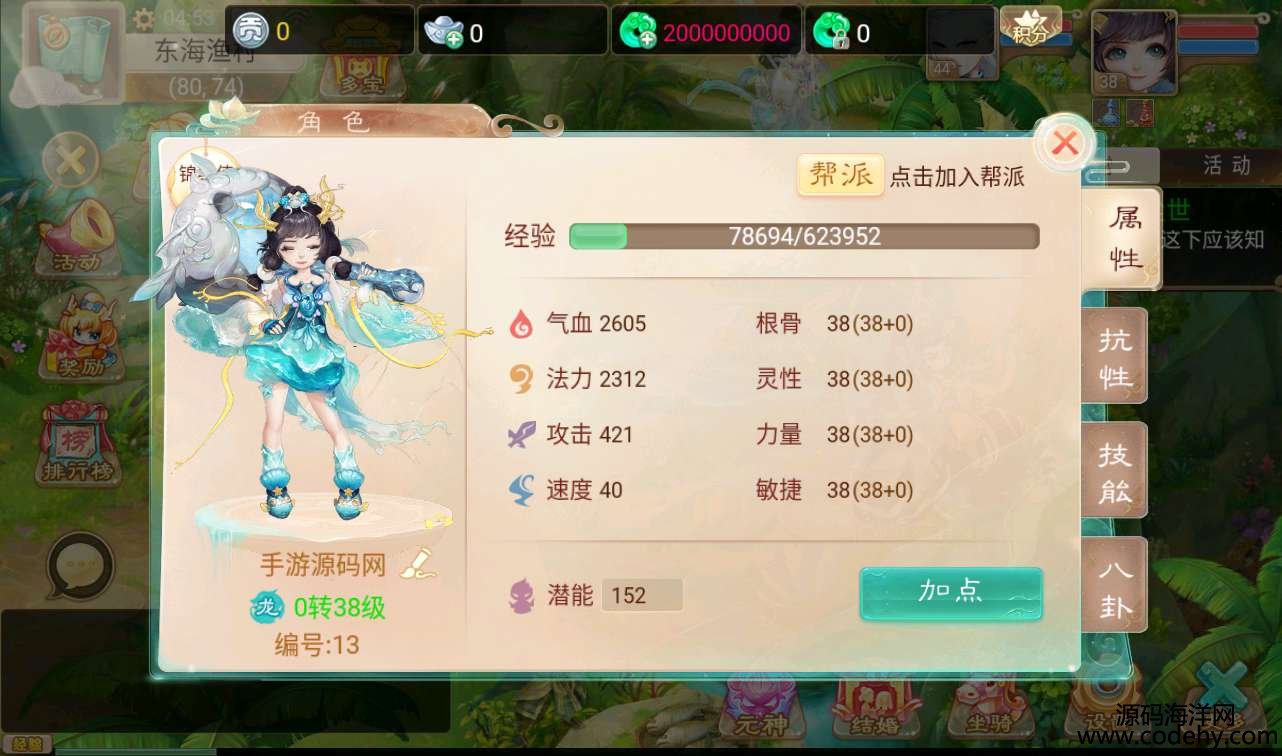Join a guild via 帮派 button
1282x756 pixels.
pyautogui.click(x=840, y=175)
